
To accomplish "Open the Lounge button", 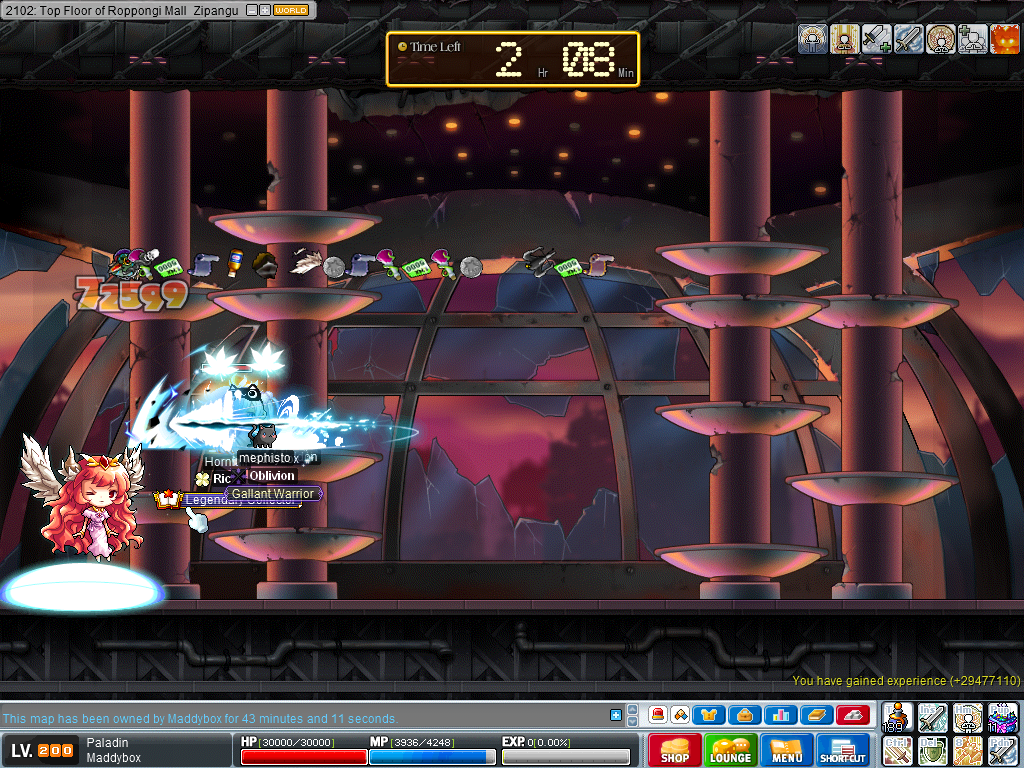I will click(731, 750).
